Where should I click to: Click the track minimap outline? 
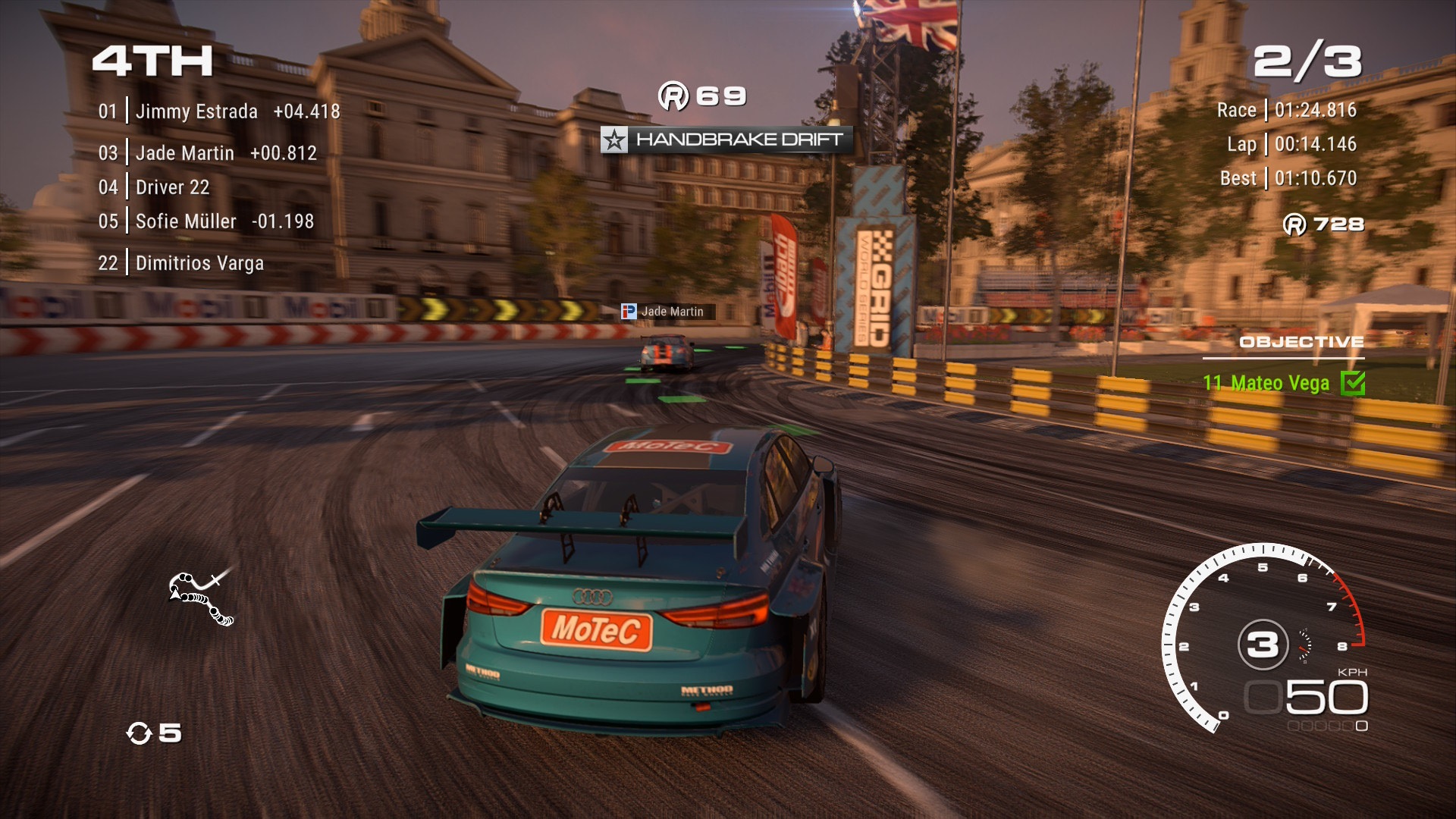(x=201, y=598)
